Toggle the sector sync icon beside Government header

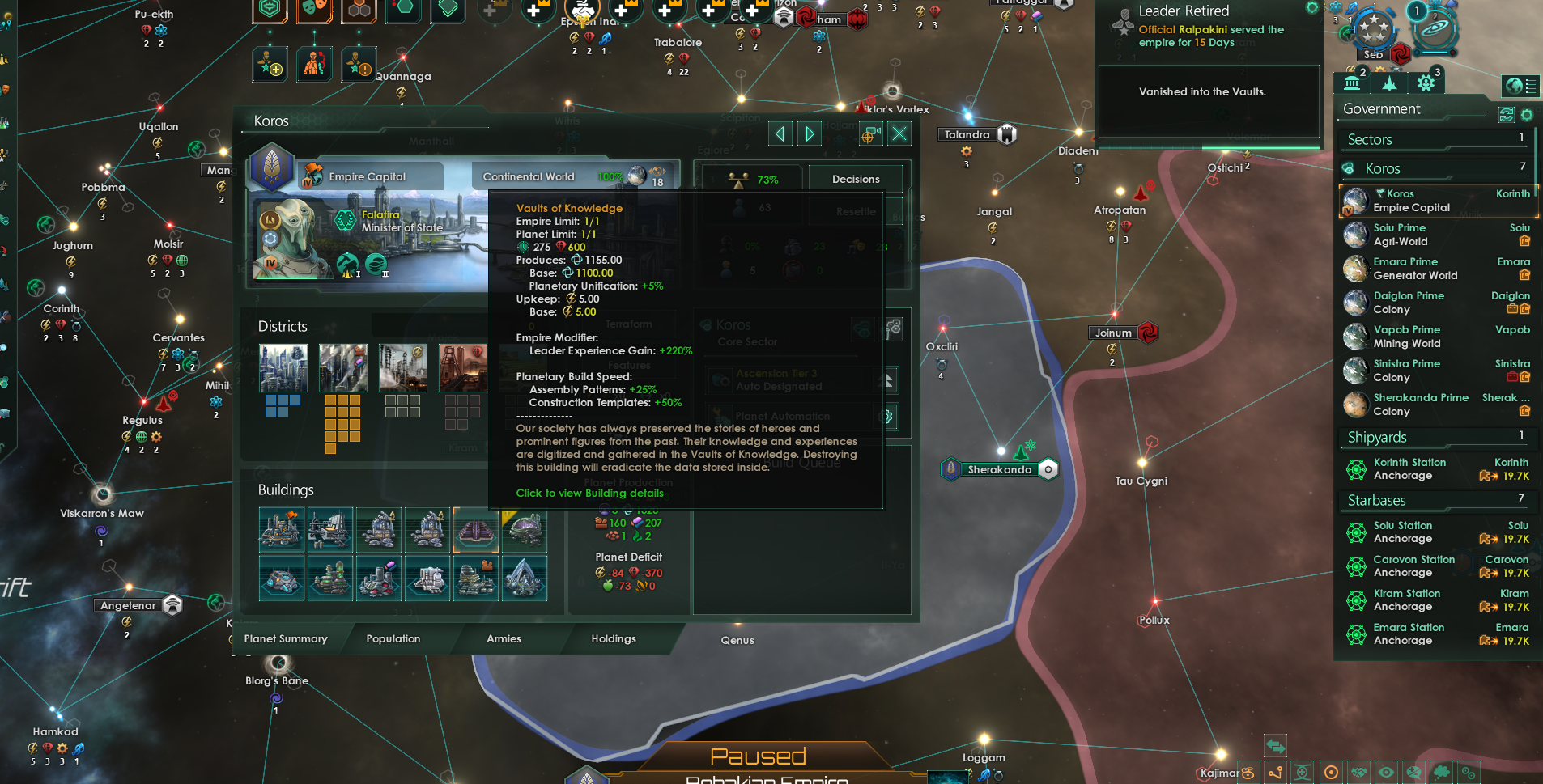[x=1506, y=115]
